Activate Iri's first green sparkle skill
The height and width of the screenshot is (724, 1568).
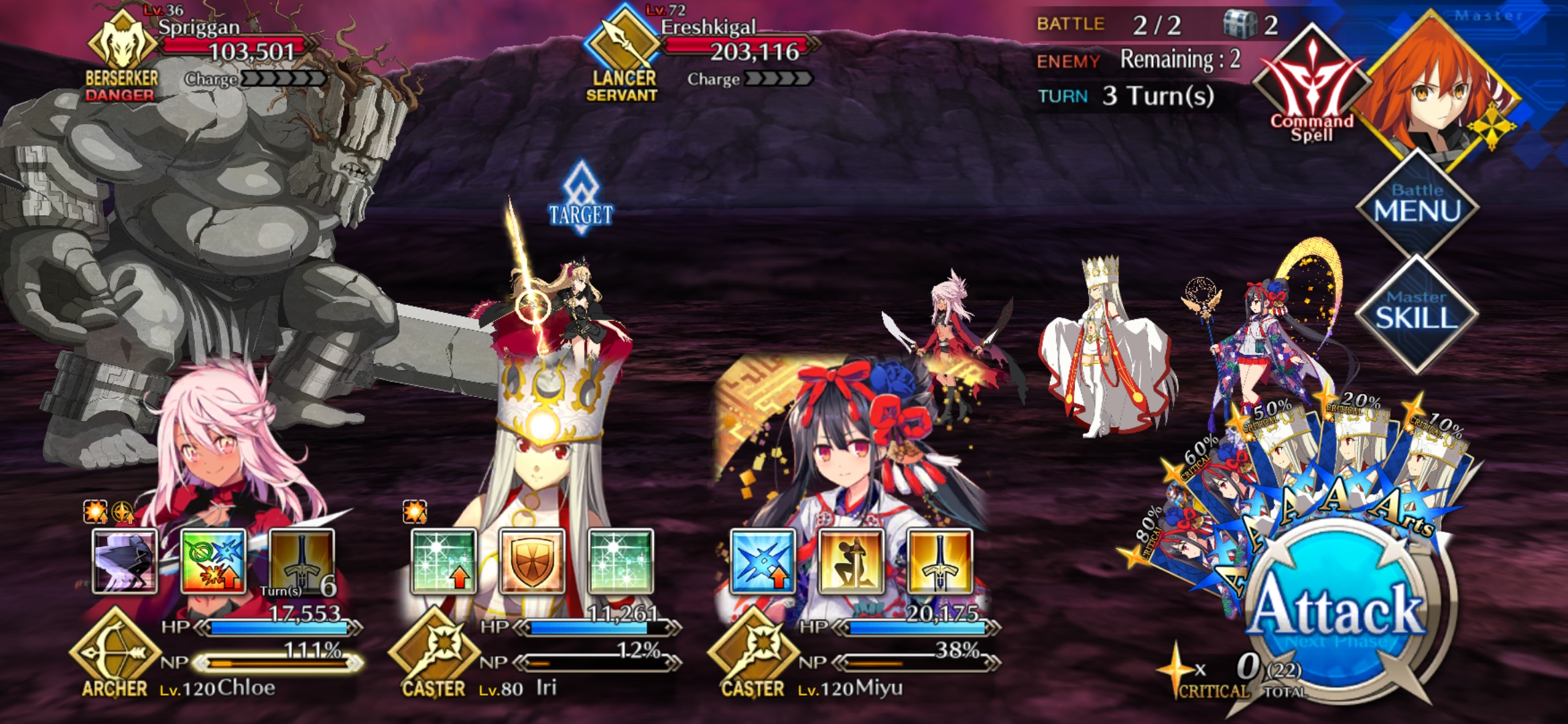[444, 561]
